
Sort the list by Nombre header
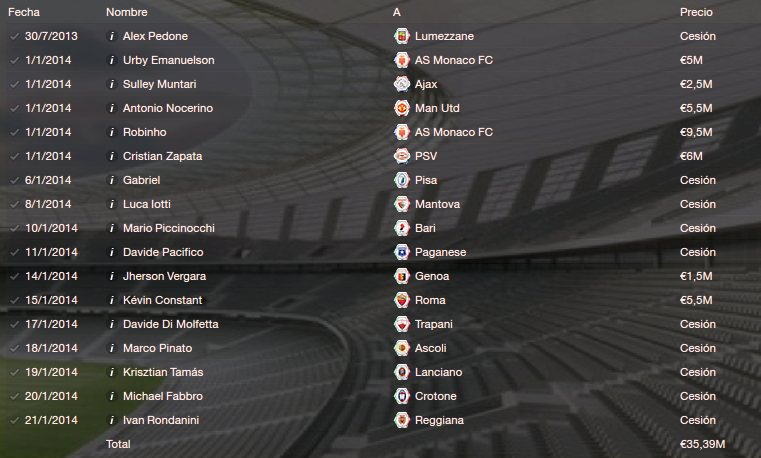(x=126, y=12)
